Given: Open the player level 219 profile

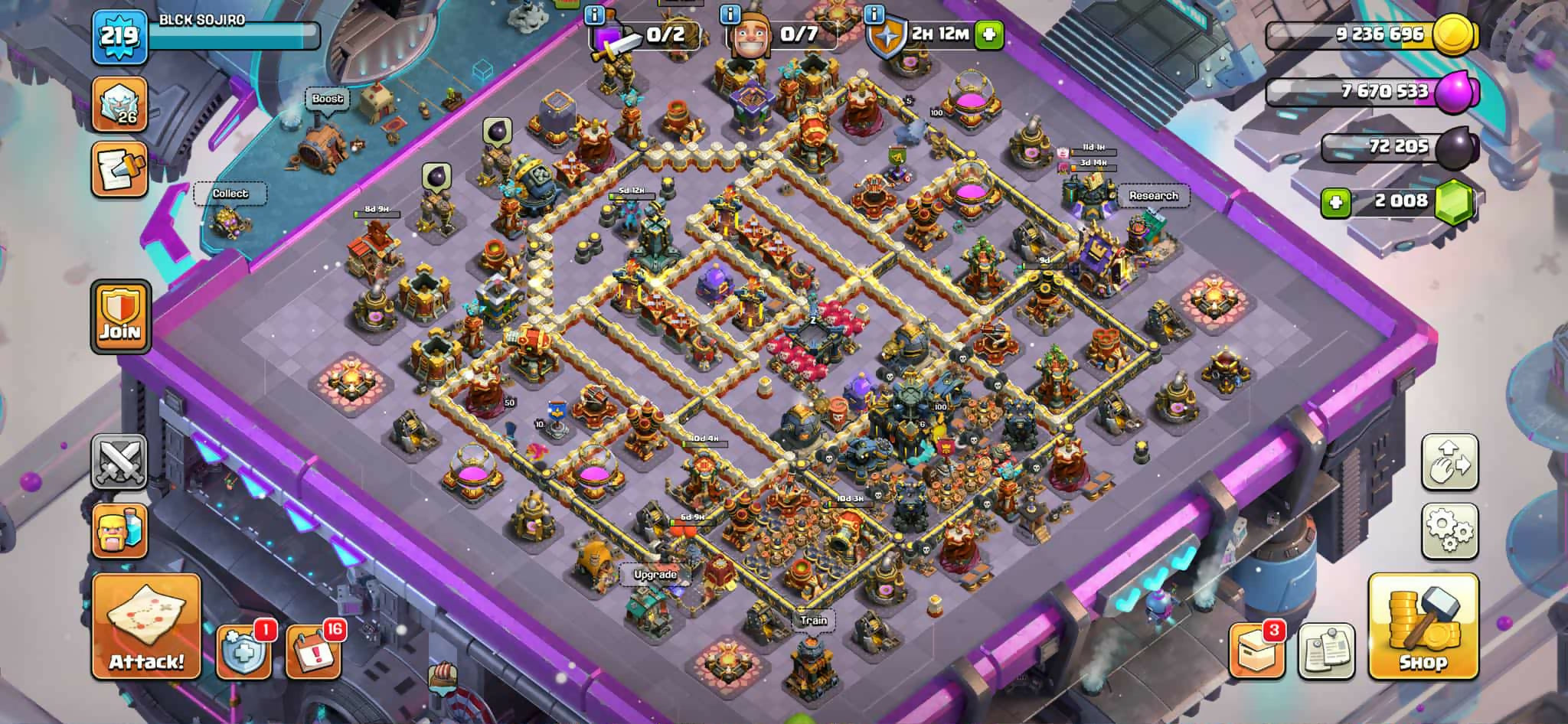Looking at the screenshot, I should tap(119, 36).
